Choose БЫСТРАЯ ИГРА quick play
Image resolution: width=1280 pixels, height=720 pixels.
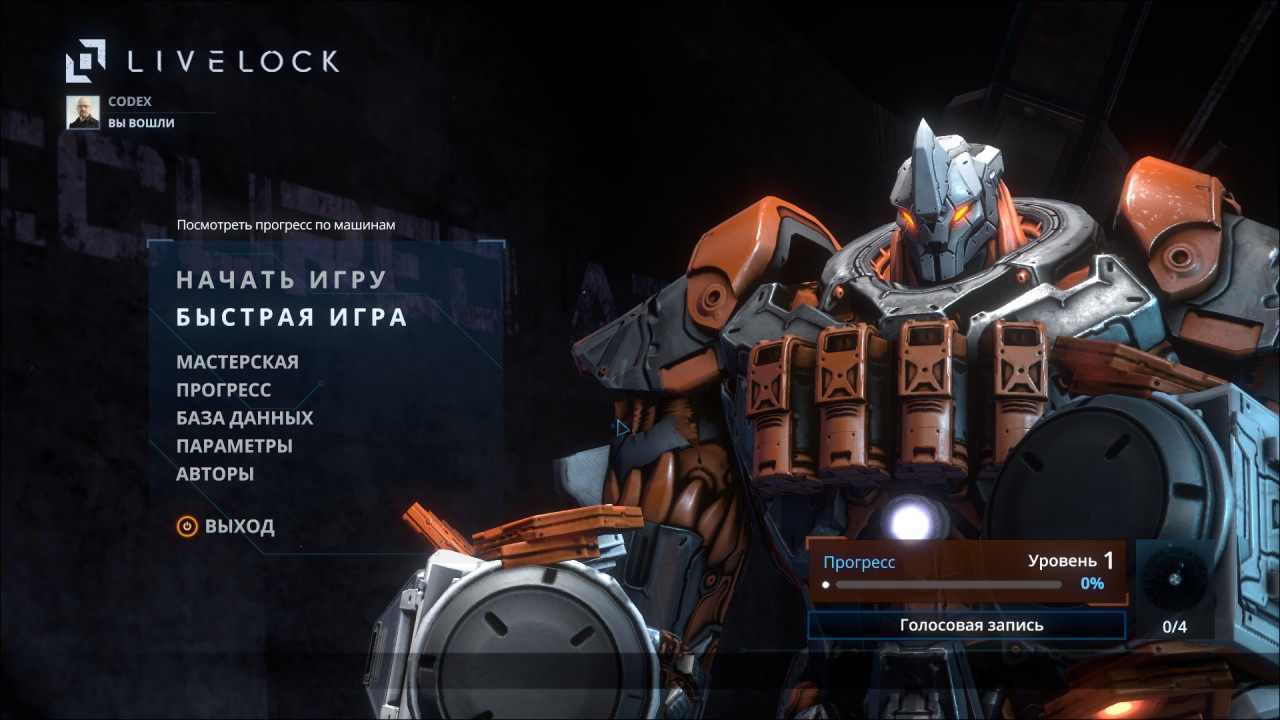click(292, 318)
